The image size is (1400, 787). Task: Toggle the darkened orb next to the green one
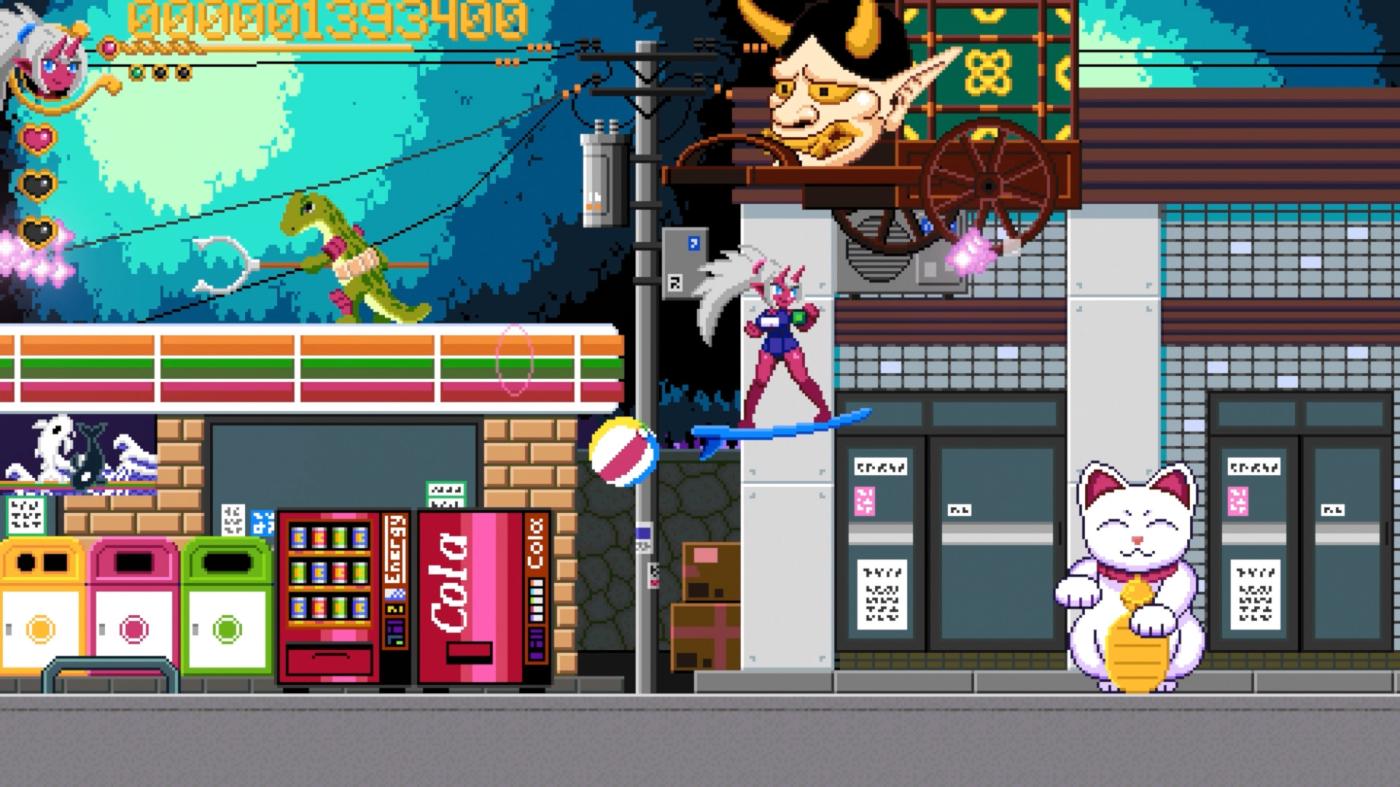pyautogui.click(x=159, y=70)
